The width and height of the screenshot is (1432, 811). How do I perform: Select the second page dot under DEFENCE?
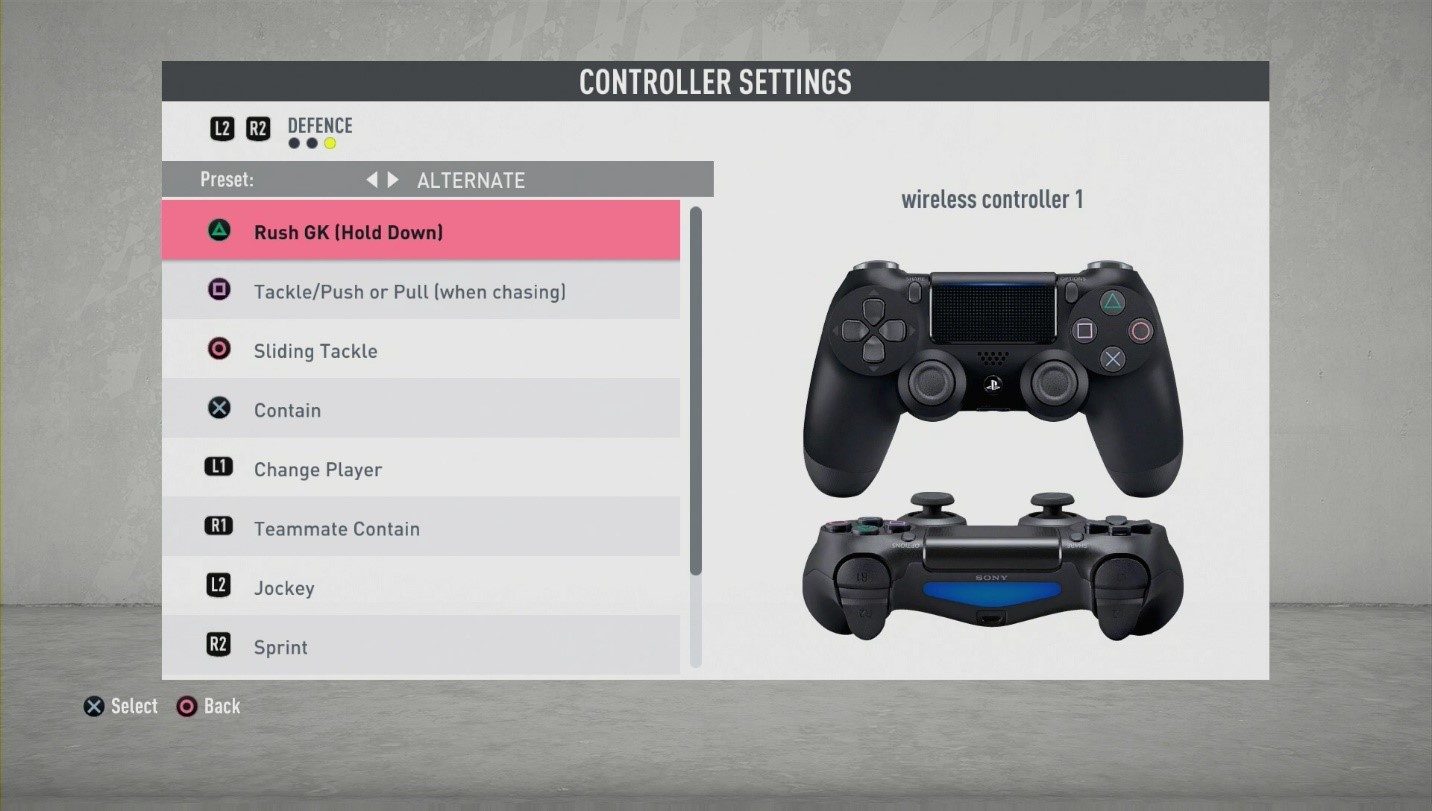click(311, 143)
